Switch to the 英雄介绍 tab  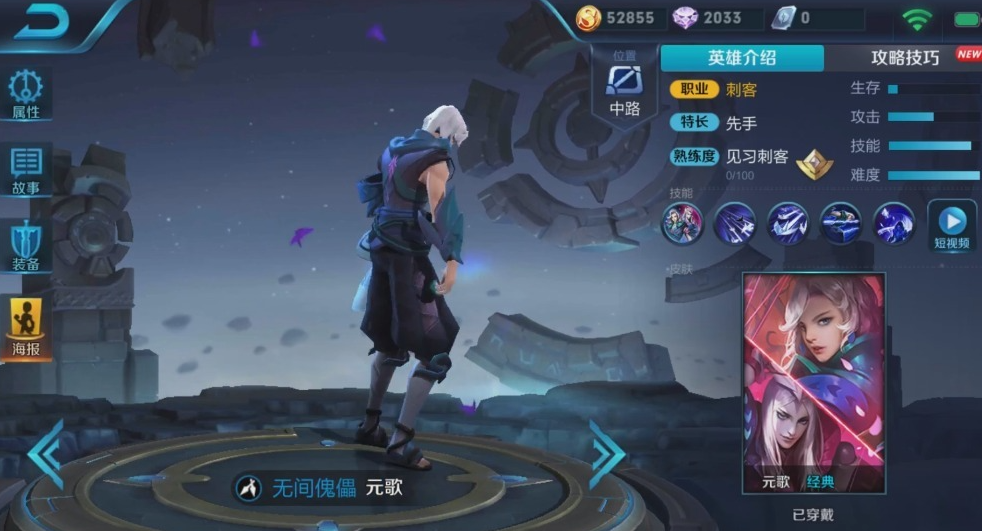[742, 58]
